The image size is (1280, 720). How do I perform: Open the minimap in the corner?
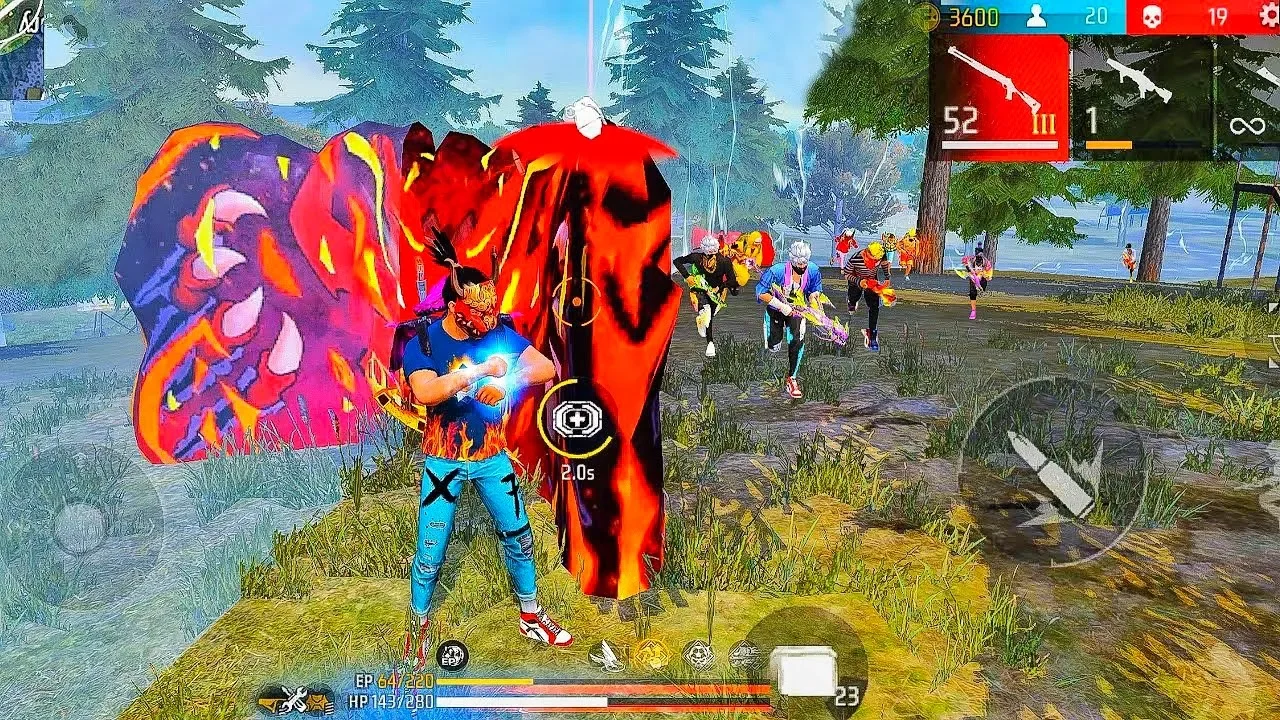21,48
